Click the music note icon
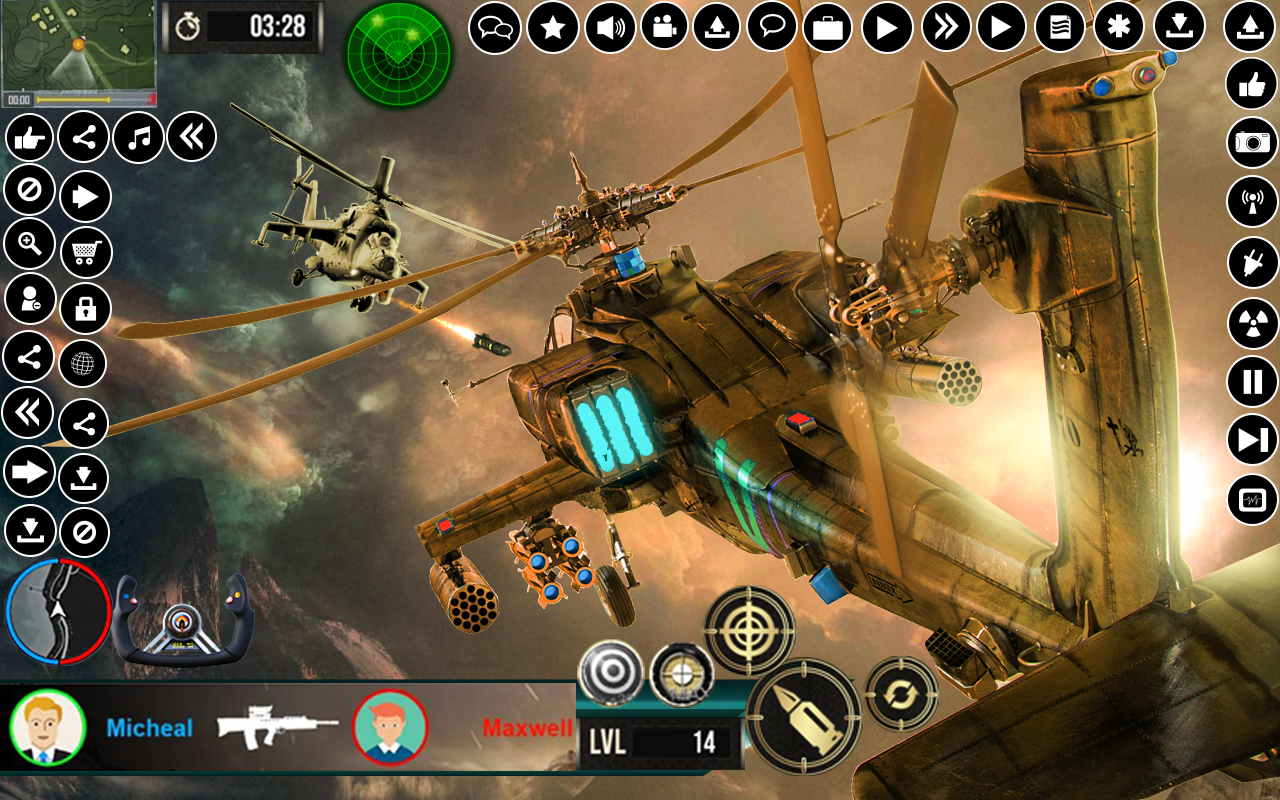Viewport: 1280px width, 800px height. click(139, 137)
